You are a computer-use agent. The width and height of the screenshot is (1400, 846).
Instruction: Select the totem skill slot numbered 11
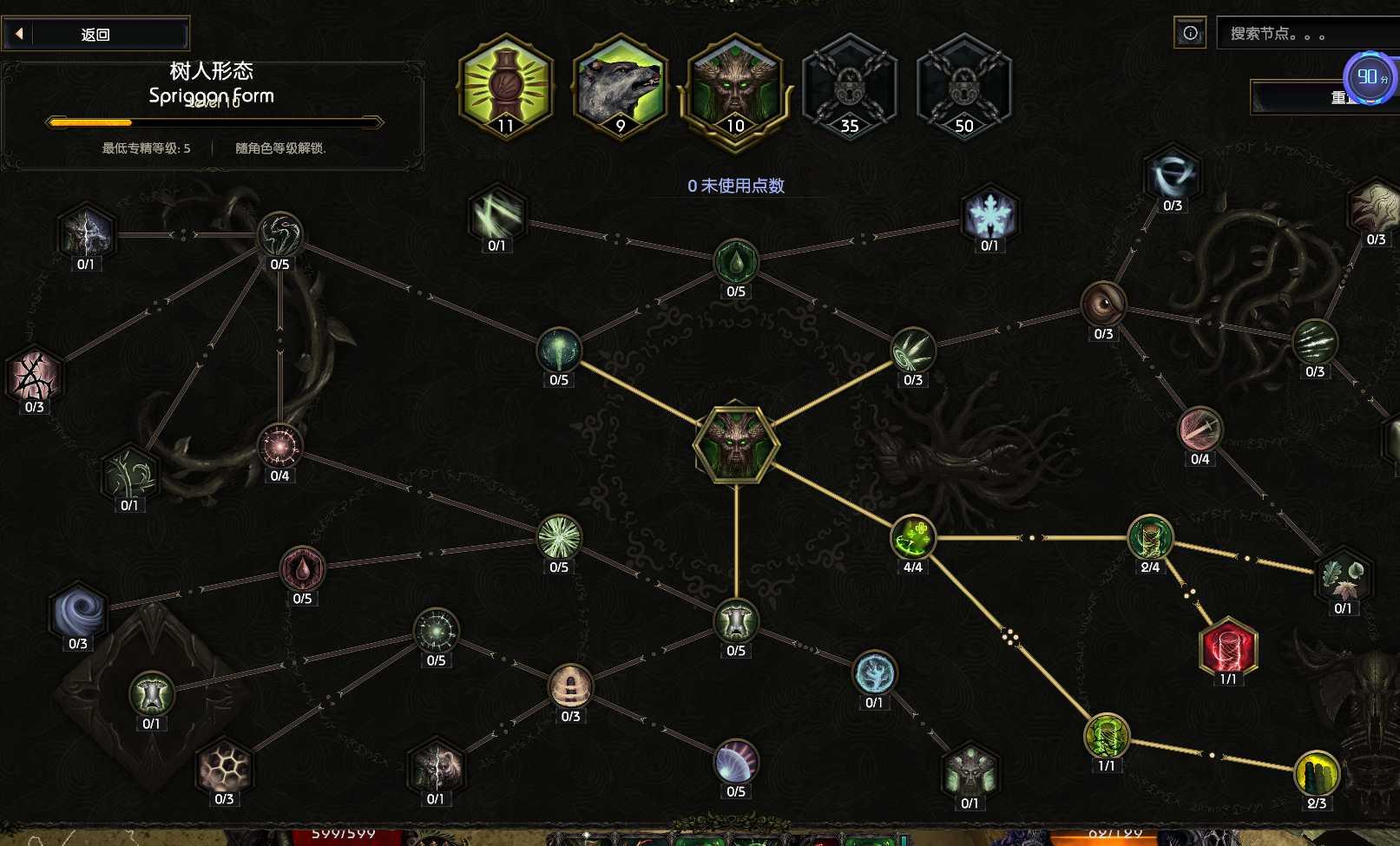coord(506,85)
